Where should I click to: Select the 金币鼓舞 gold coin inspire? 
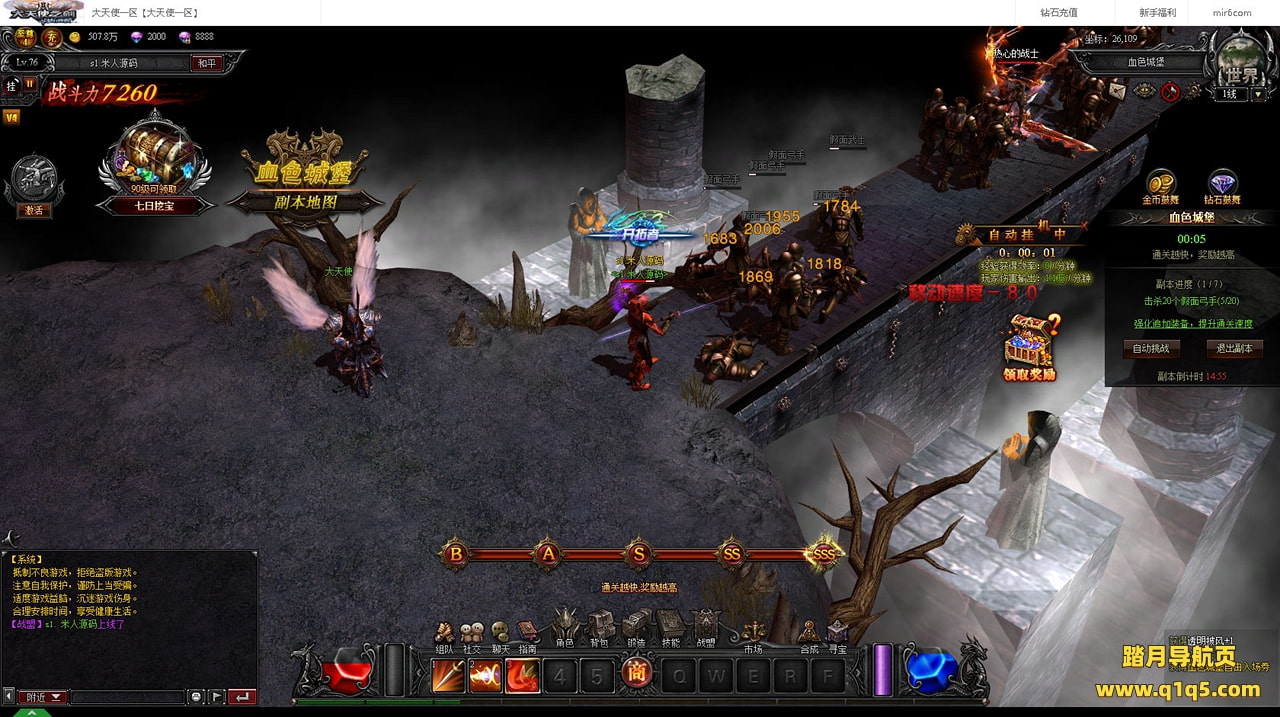point(1162,186)
